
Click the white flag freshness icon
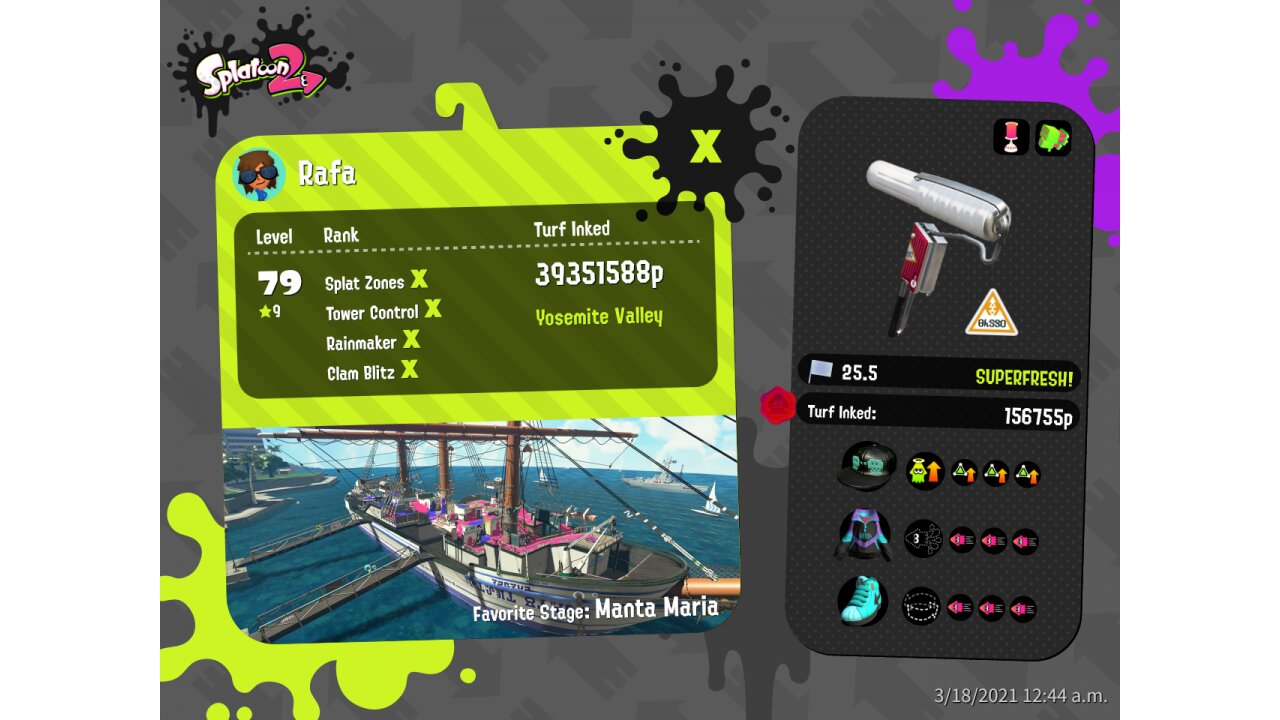(820, 372)
